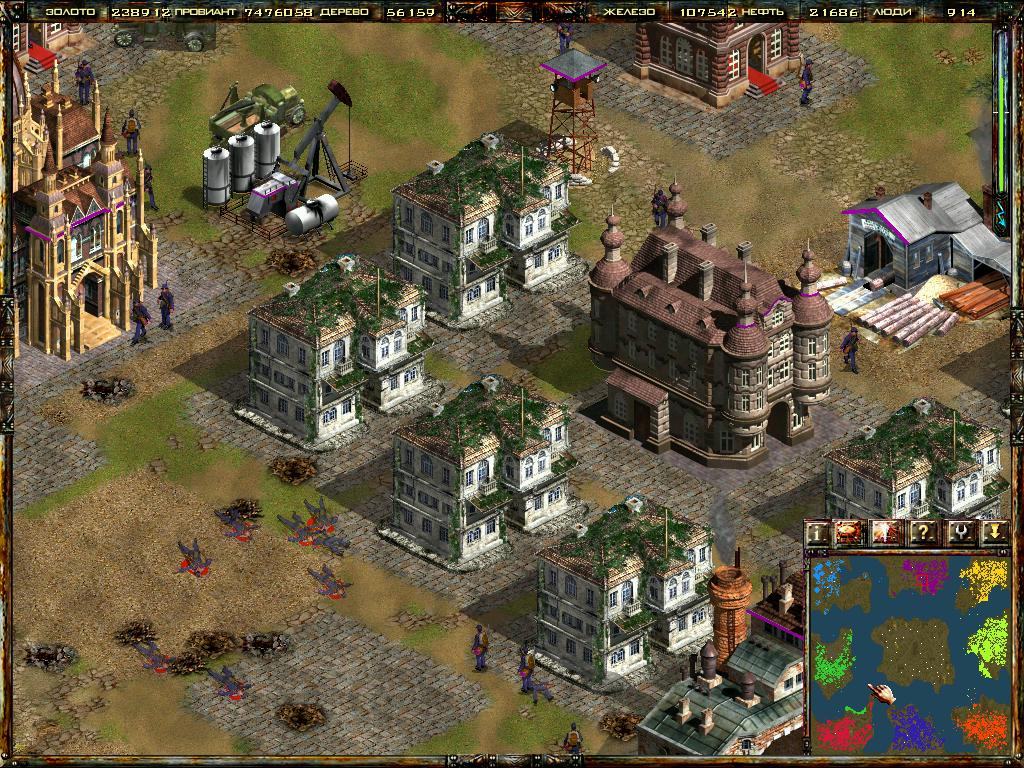Center view on lime green minimap territory
This screenshot has height=768, width=1024.
988,640
